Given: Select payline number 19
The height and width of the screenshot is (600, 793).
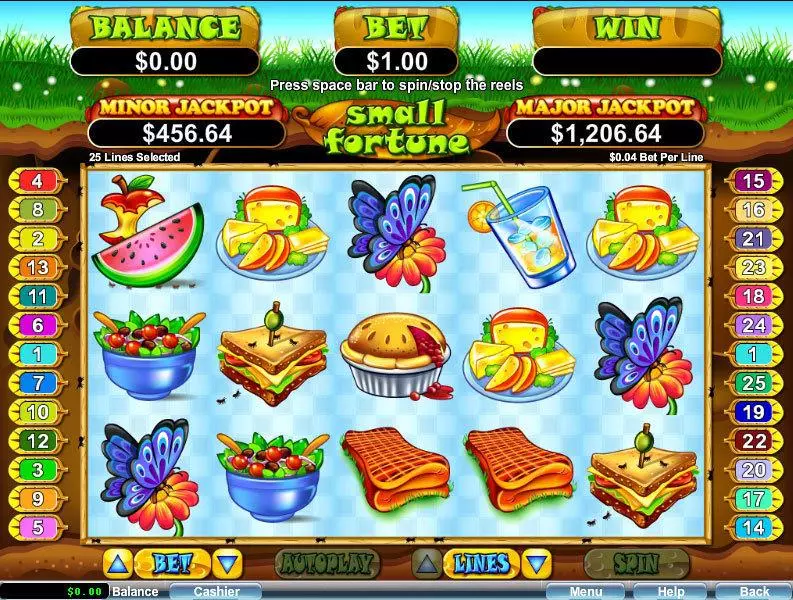Looking at the screenshot, I should point(753,411).
